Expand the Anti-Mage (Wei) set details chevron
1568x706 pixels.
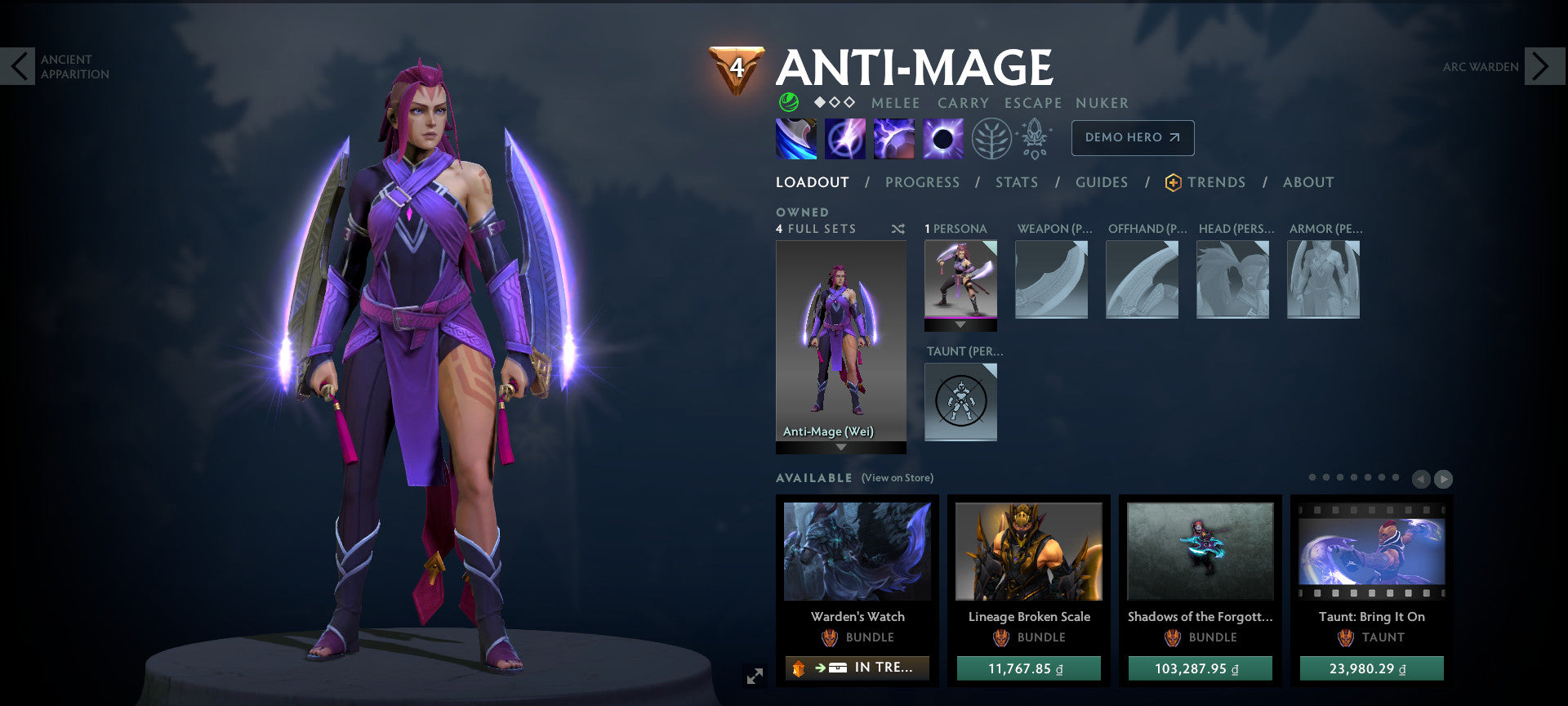click(x=840, y=449)
